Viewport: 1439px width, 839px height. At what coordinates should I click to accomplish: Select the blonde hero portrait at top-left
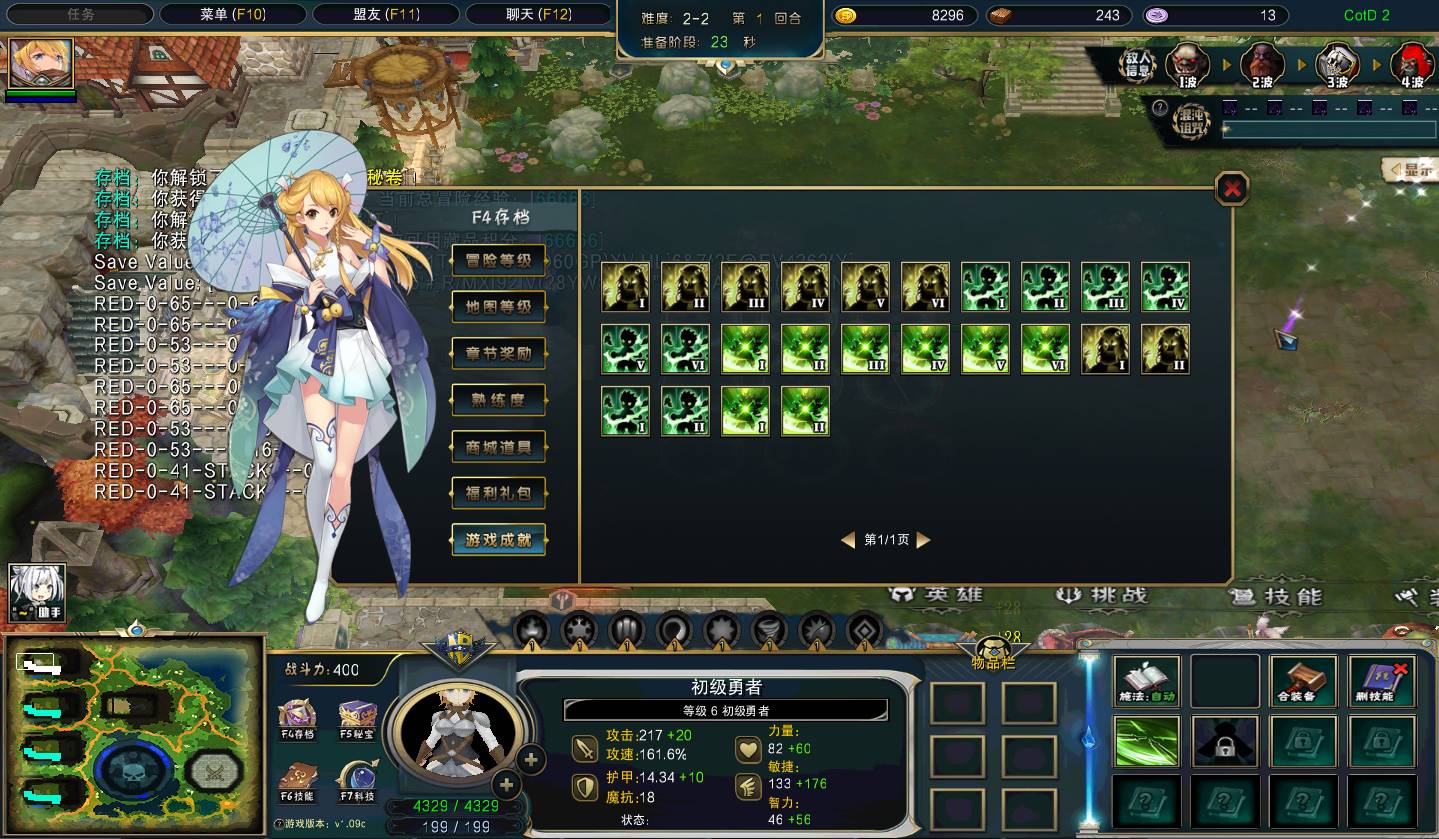point(41,63)
